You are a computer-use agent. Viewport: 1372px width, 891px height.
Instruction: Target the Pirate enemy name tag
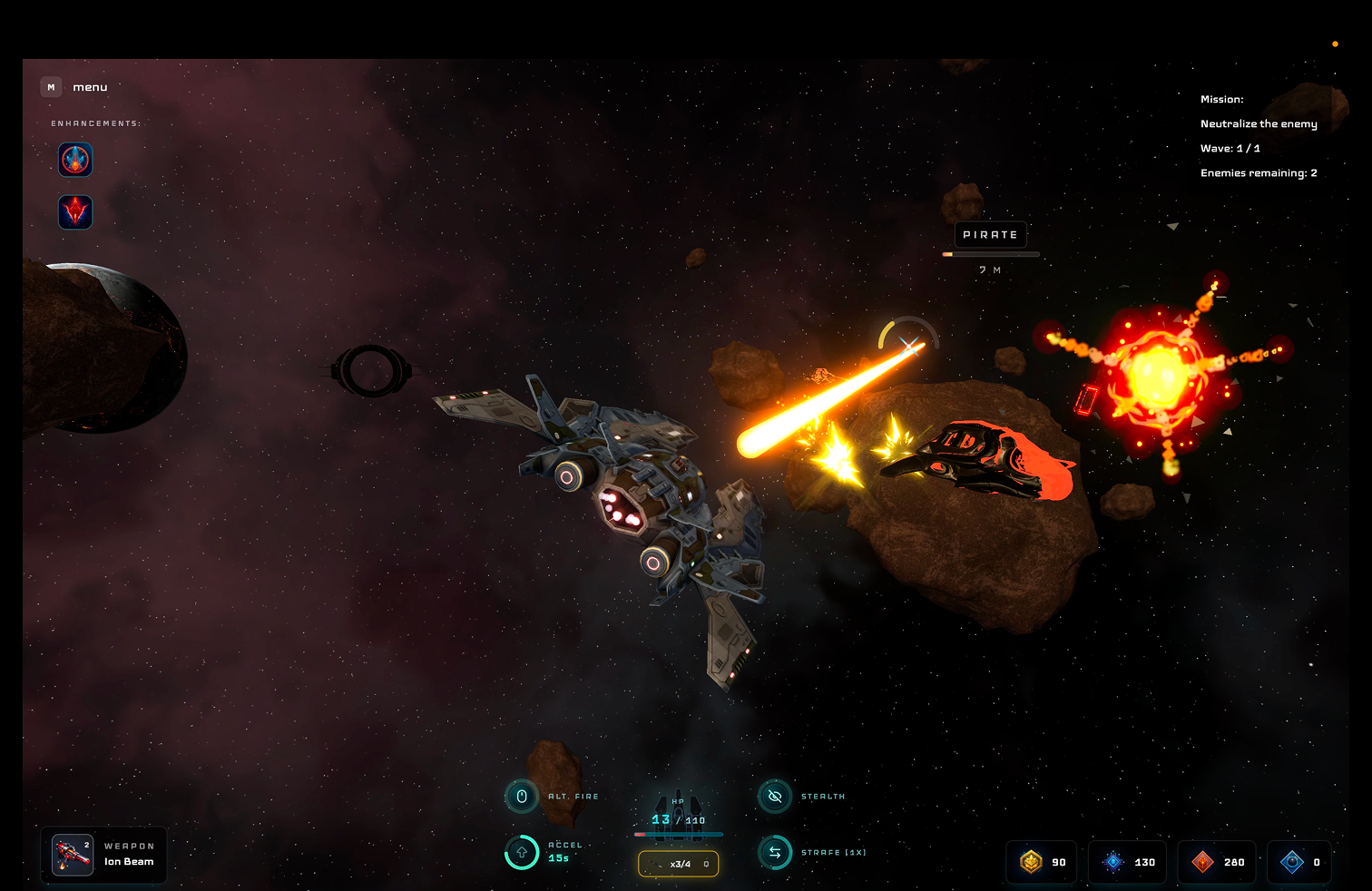[990, 235]
